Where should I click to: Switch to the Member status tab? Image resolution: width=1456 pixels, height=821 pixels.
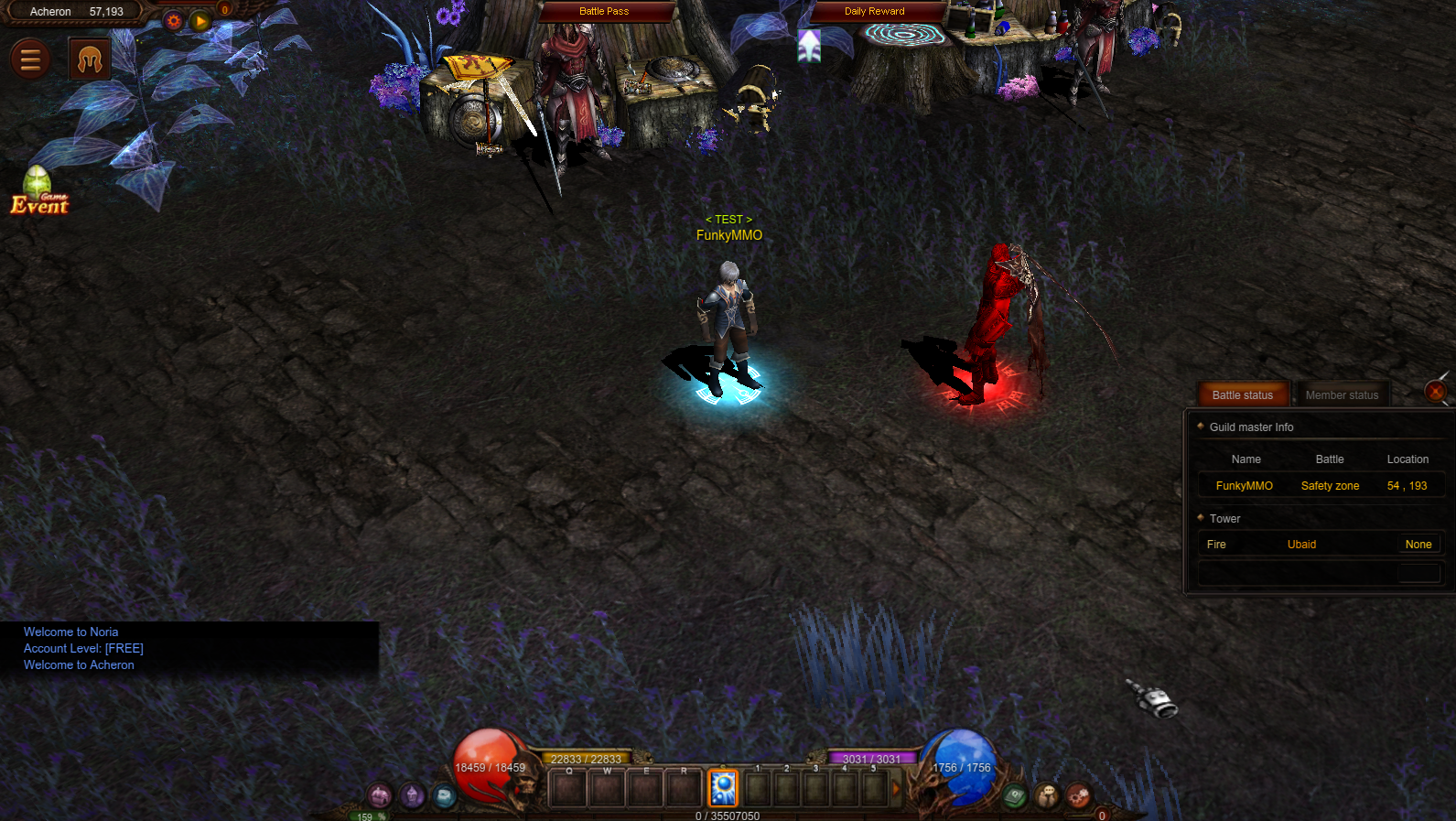(x=1342, y=395)
